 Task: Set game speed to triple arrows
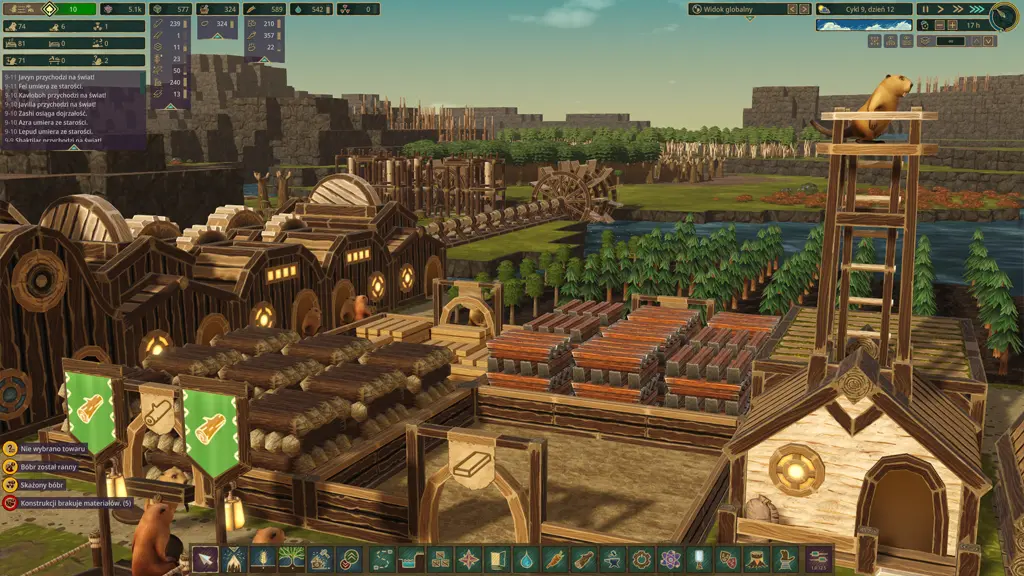[974, 9]
